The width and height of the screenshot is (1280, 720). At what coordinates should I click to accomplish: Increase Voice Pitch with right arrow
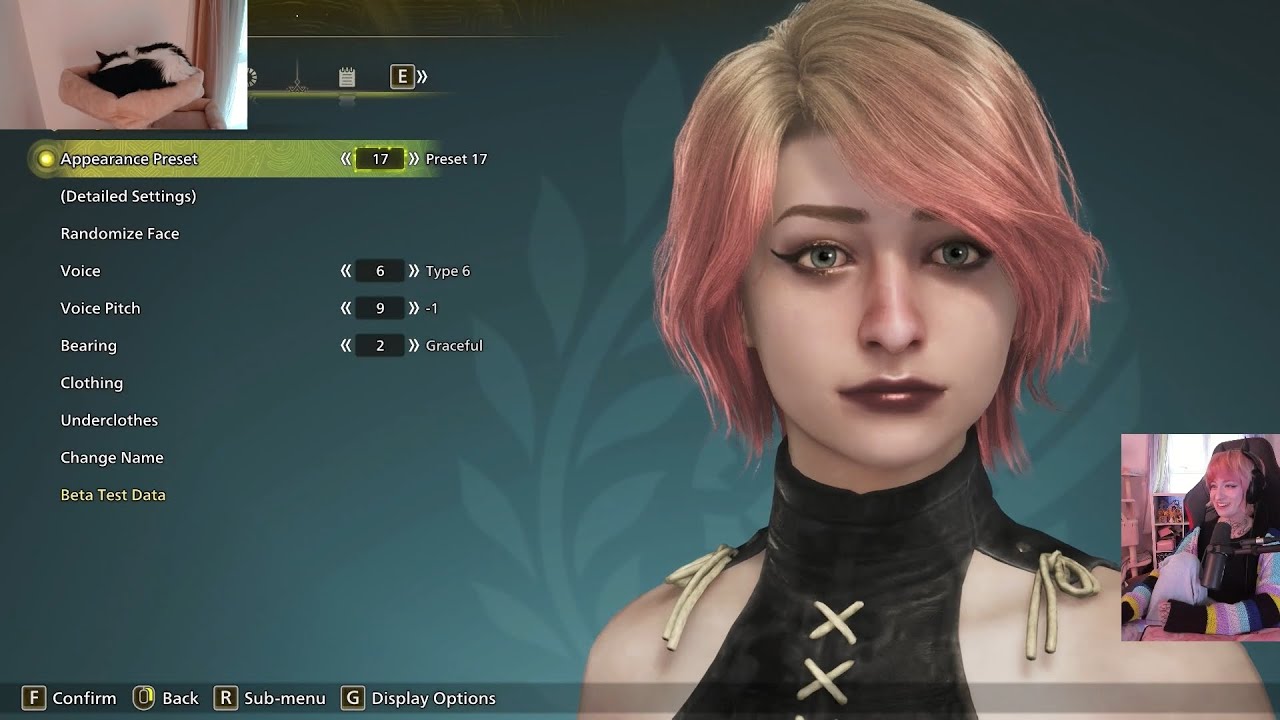(x=414, y=308)
